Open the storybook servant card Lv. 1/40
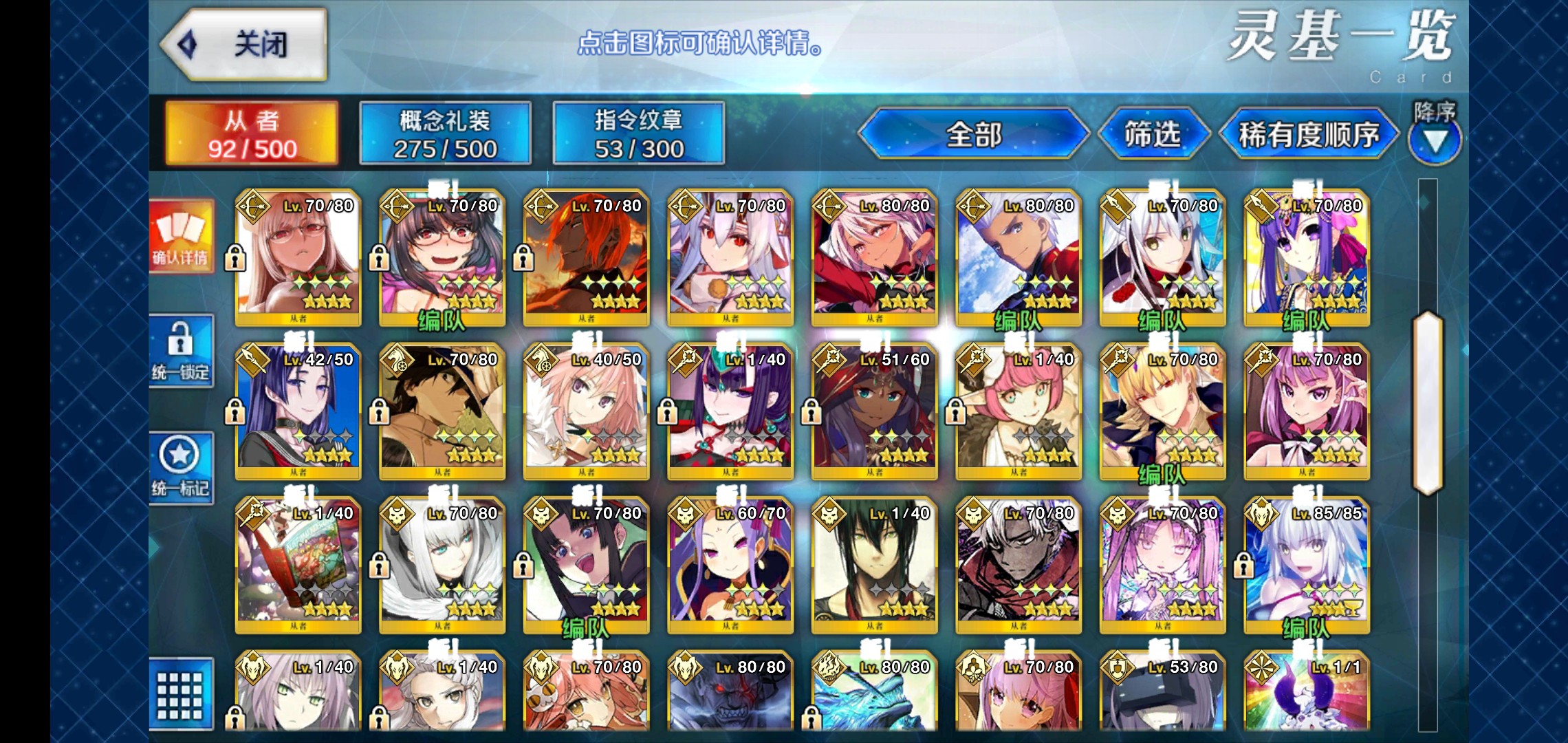1568x743 pixels. tap(298, 564)
